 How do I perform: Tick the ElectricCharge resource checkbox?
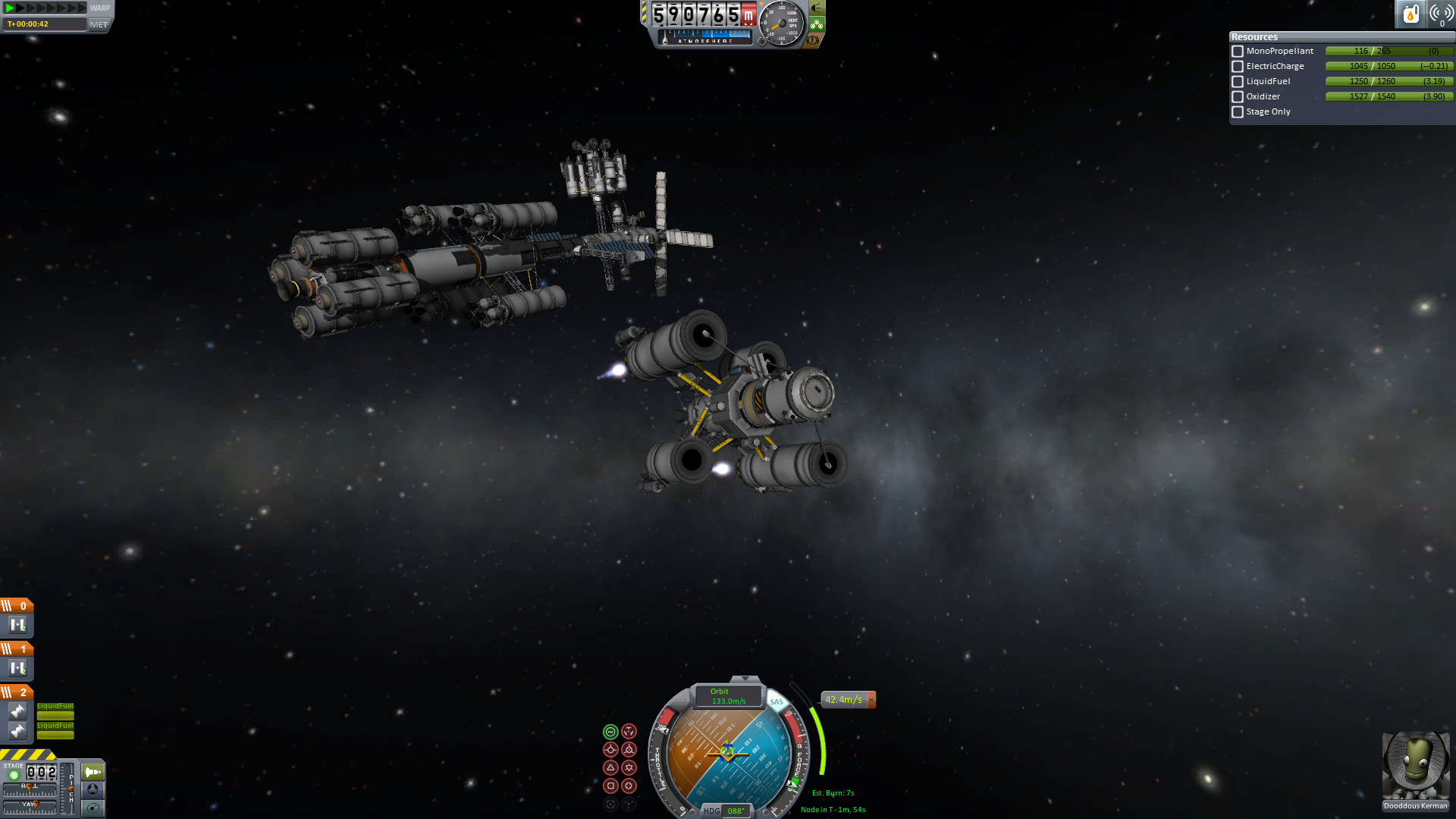tap(1238, 67)
